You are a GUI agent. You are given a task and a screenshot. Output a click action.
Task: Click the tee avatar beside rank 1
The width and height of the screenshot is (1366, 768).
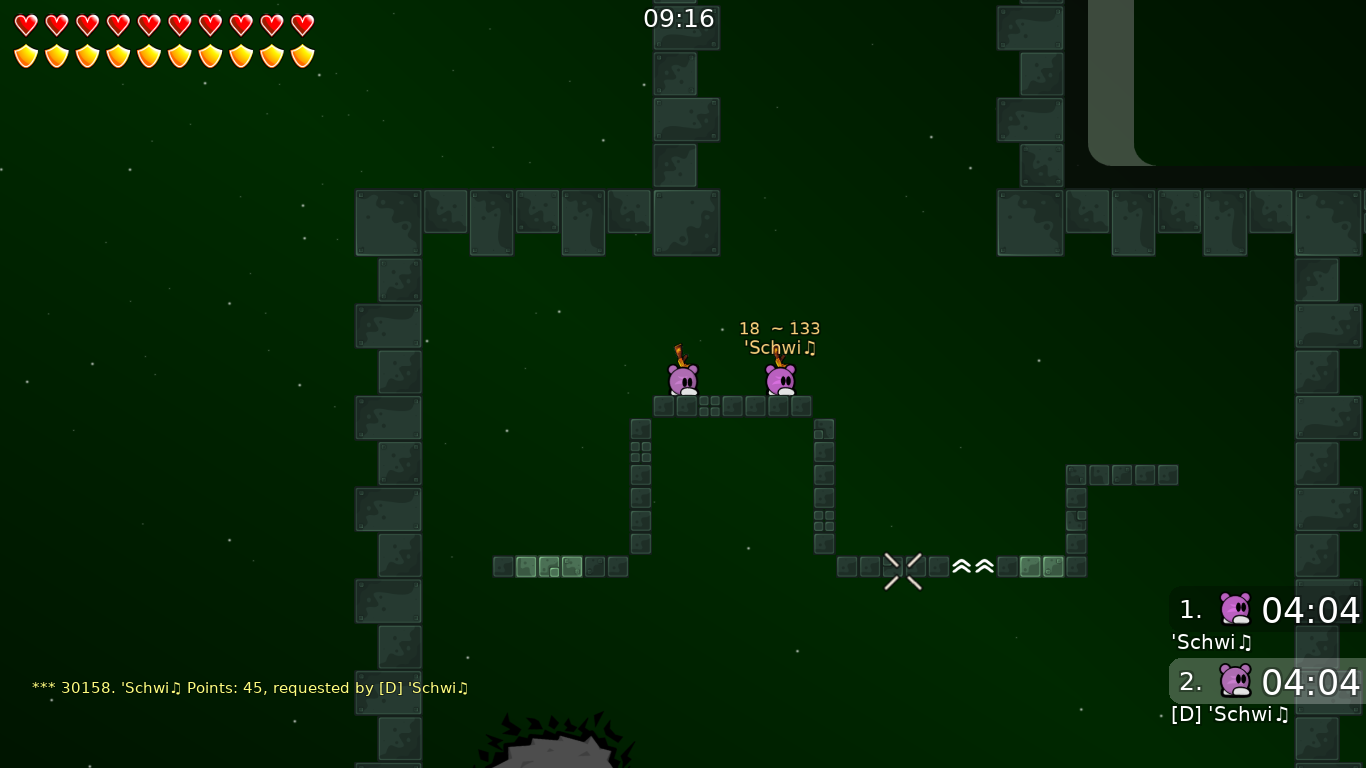point(1236,608)
